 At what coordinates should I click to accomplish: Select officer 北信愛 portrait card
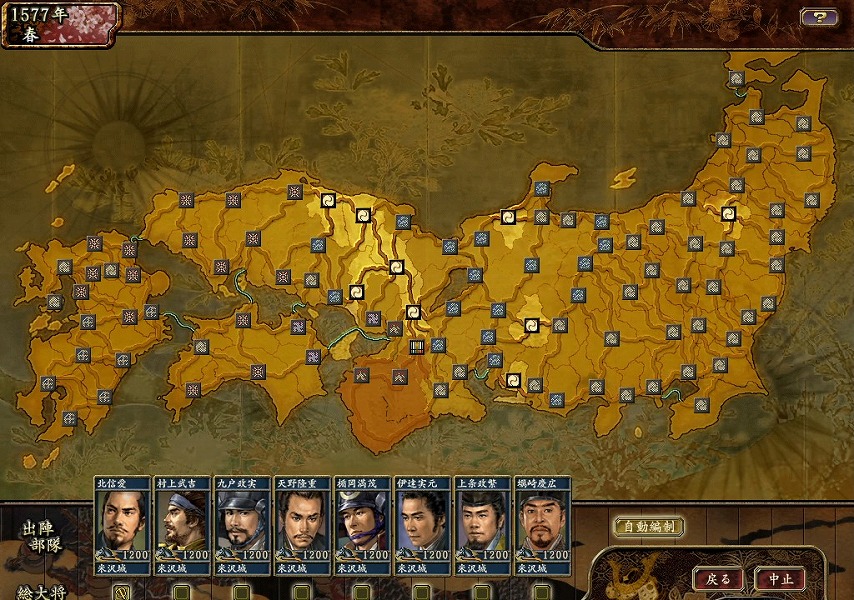click(x=122, y=524)
